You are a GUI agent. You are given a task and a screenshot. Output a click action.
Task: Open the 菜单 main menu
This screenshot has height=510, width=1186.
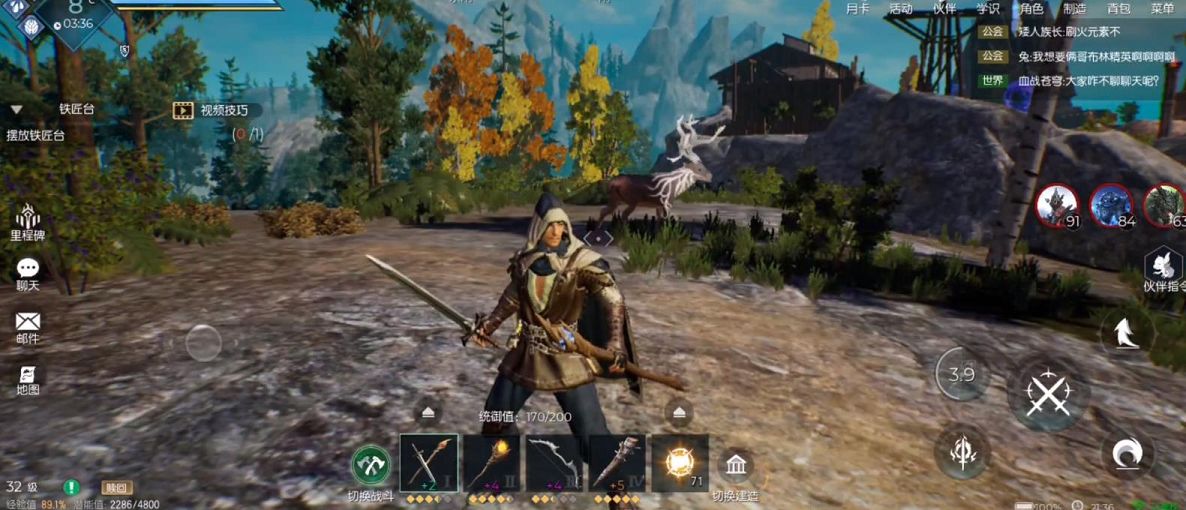click(1162, 9)
